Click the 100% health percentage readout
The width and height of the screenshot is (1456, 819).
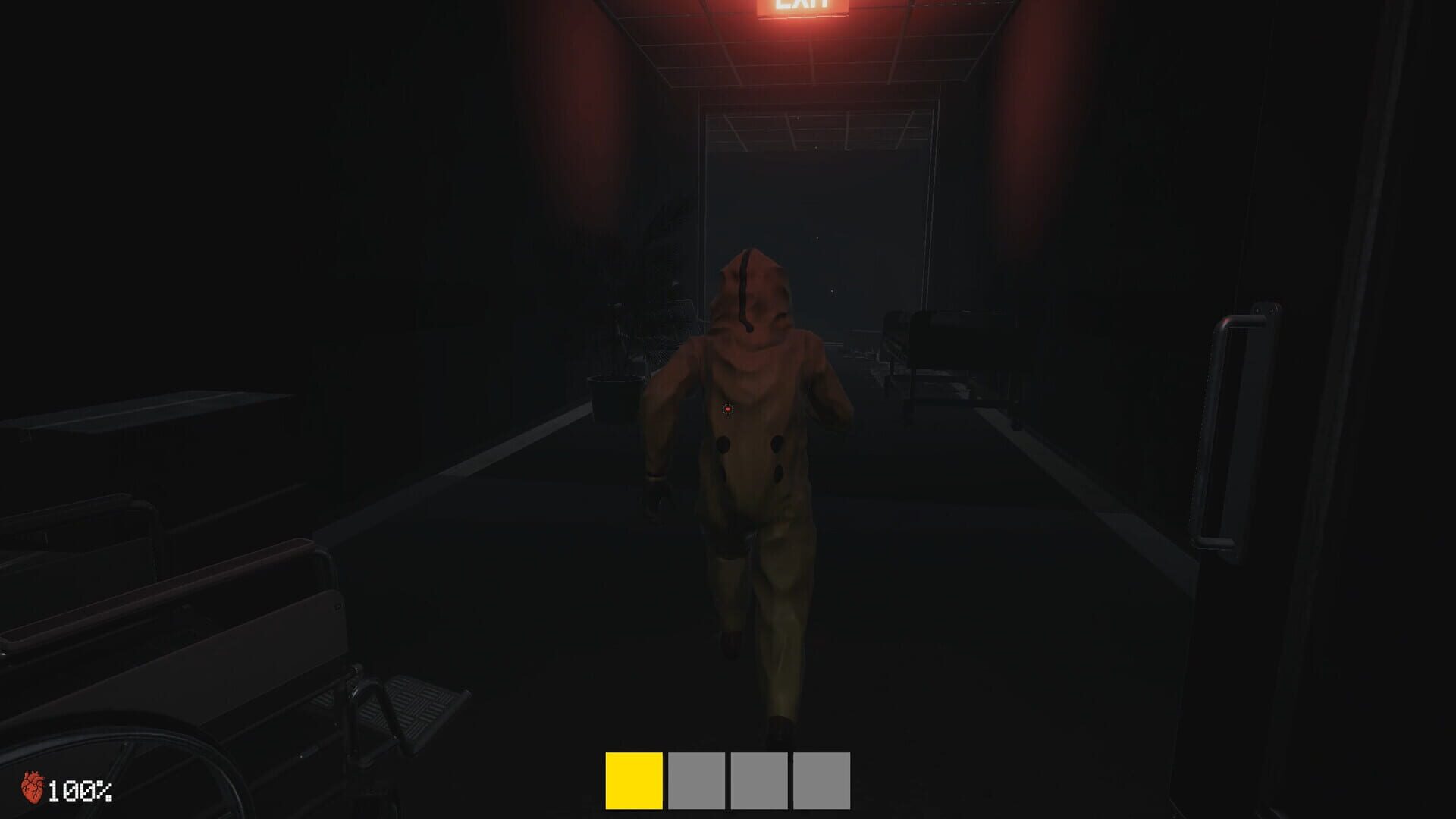click(80, 790)
